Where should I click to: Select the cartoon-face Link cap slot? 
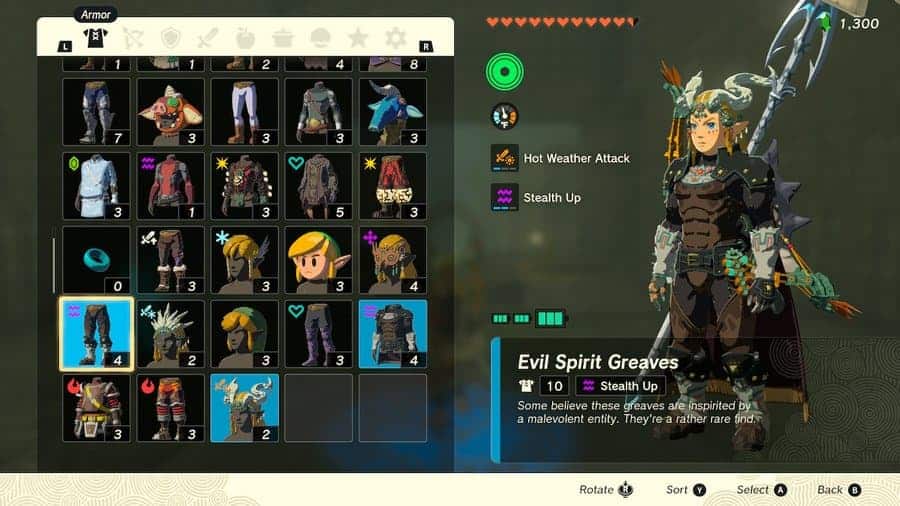coord(318,259)
